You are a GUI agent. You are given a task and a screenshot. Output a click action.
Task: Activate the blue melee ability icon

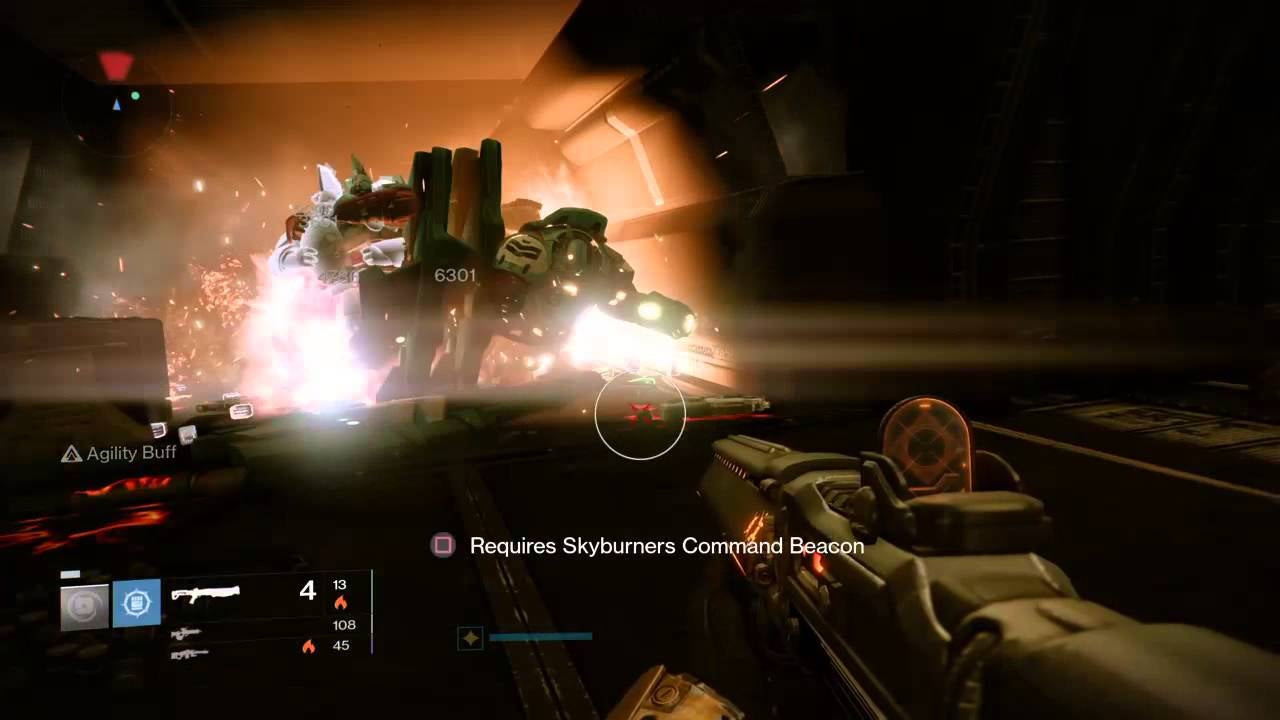coord(136,604)
